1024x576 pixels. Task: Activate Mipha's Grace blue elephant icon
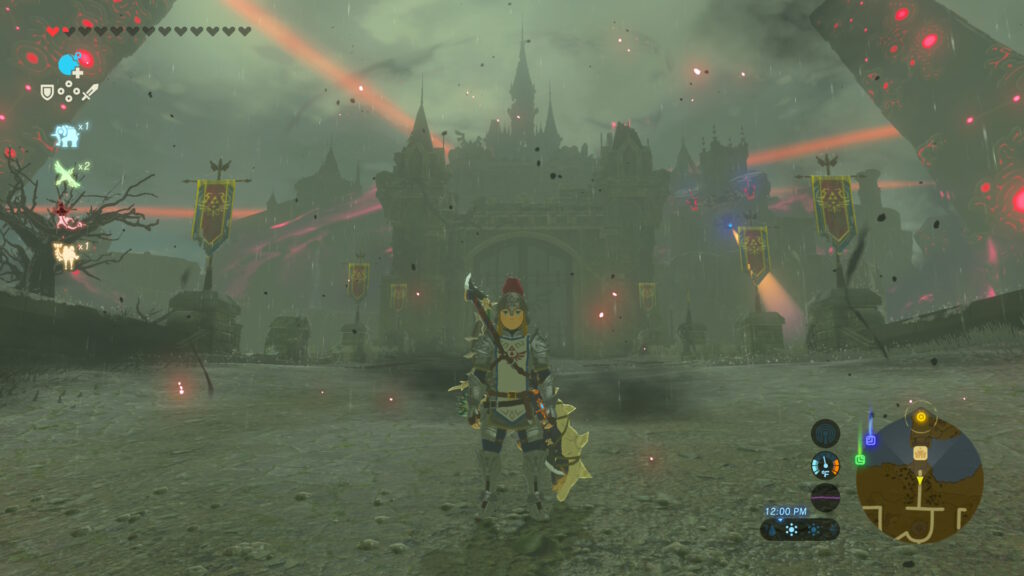pos(66,135)
